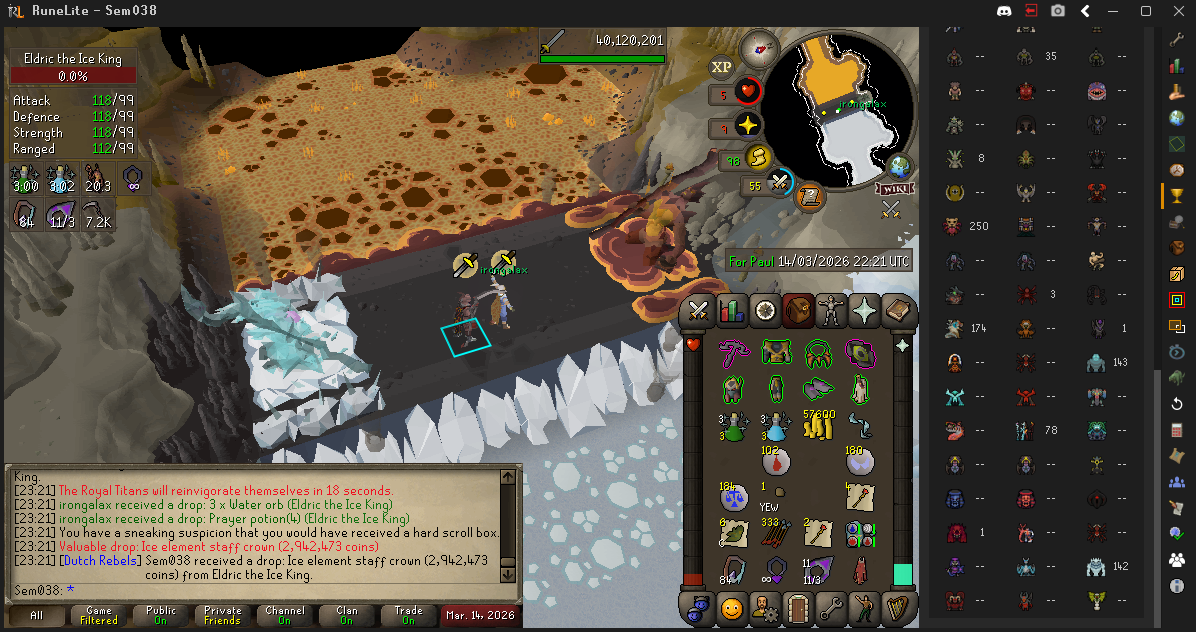Image resolution: width=1196 pixels, height=632 pixels.
Task: Show the Worn Equipment tab
Action: click(832, 311)
